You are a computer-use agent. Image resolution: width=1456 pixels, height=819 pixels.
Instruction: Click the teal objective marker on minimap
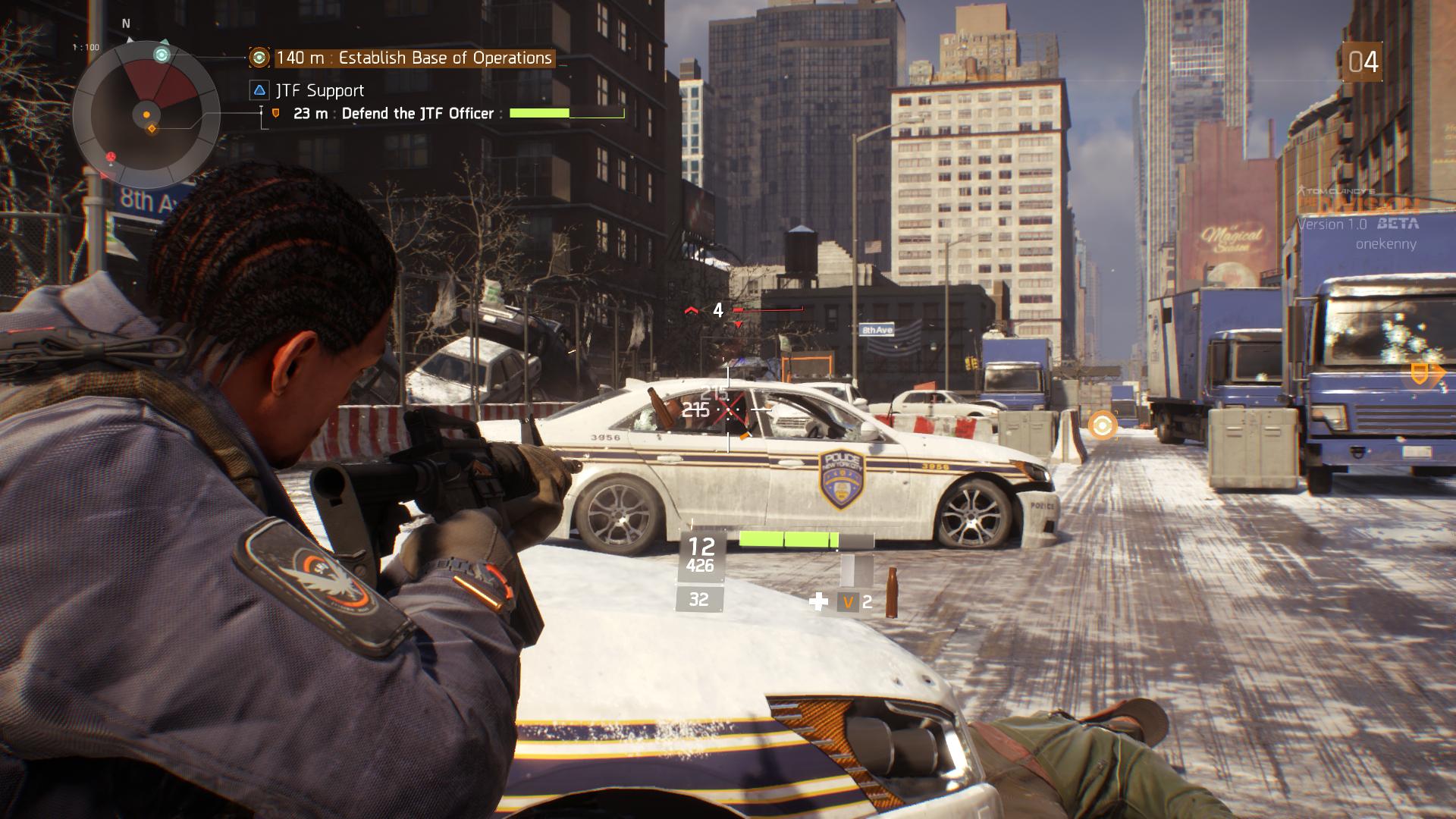[x=162, y=55]
